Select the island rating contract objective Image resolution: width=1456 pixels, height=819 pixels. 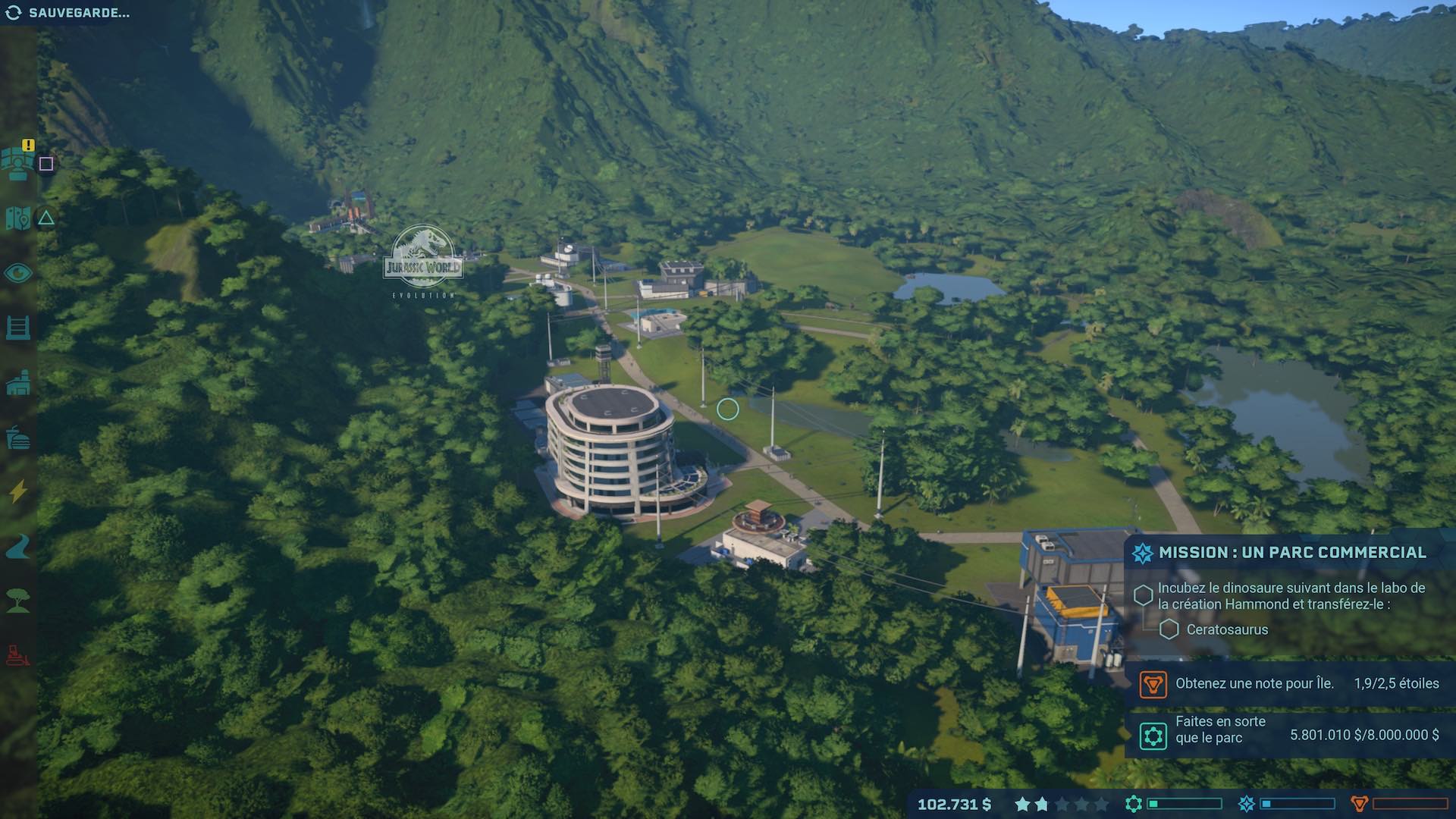click(1289, 684)
